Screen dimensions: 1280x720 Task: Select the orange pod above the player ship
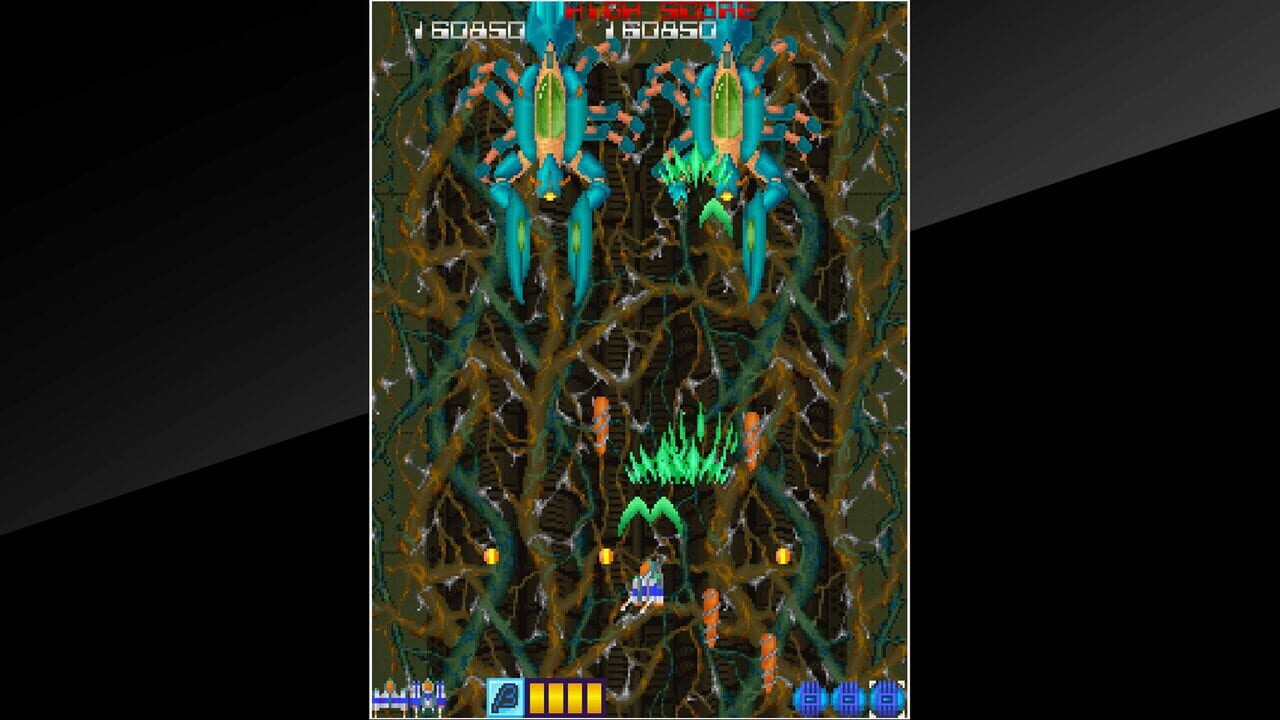[x=599, y=425]
